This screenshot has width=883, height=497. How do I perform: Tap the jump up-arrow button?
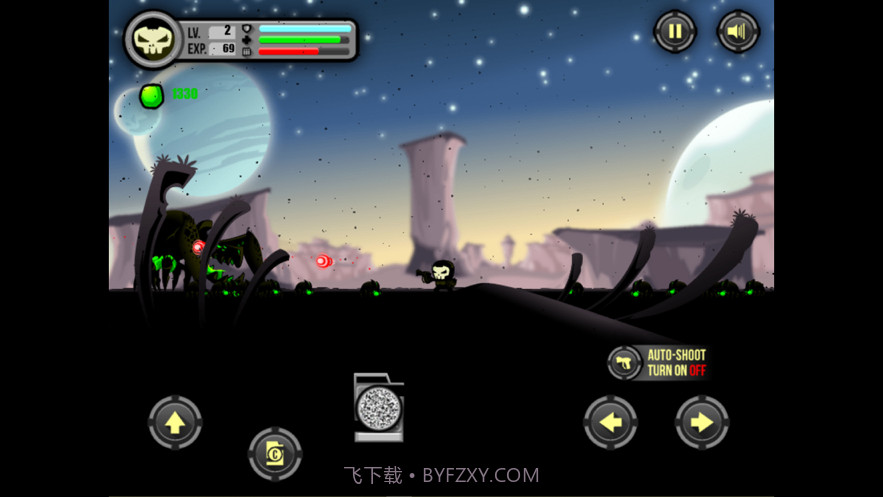pos(175,422)
